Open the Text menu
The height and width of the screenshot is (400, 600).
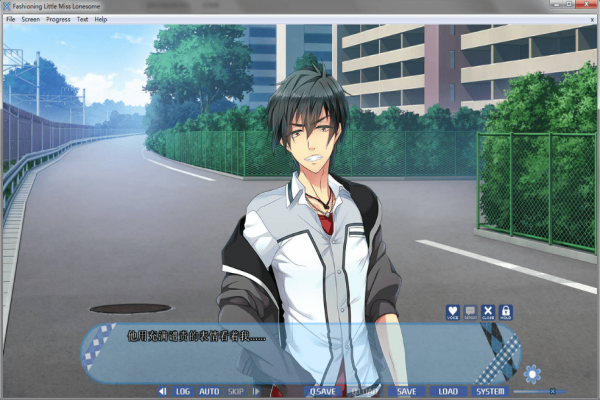click(x=82, y=19)
